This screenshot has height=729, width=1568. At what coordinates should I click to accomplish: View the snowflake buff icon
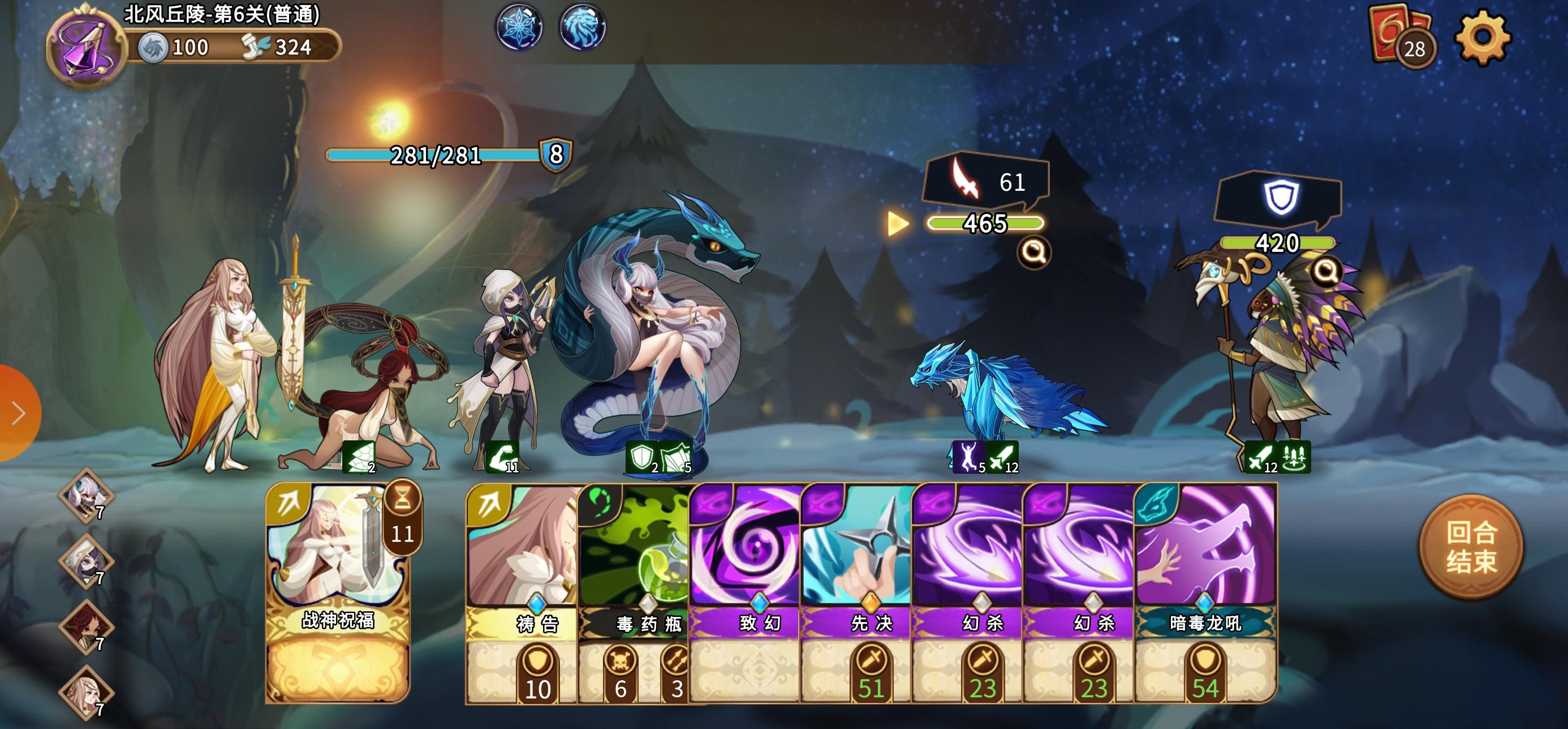(x=519, y=27)
